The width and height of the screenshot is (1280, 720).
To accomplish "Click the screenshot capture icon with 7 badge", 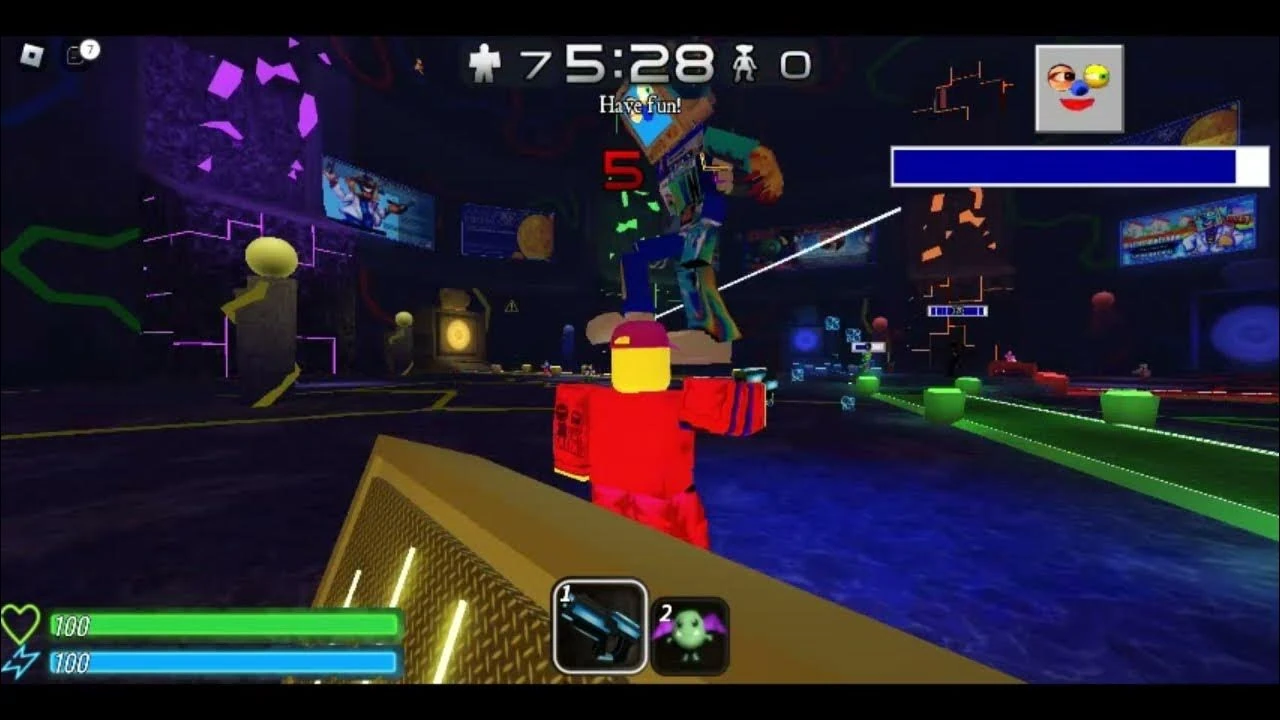I will (x=75, y=55).
